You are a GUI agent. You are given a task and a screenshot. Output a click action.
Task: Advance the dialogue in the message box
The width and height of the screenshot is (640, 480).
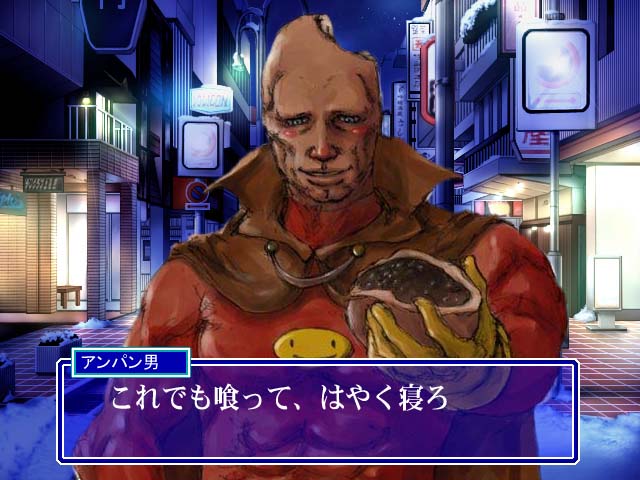coord(318,412)
